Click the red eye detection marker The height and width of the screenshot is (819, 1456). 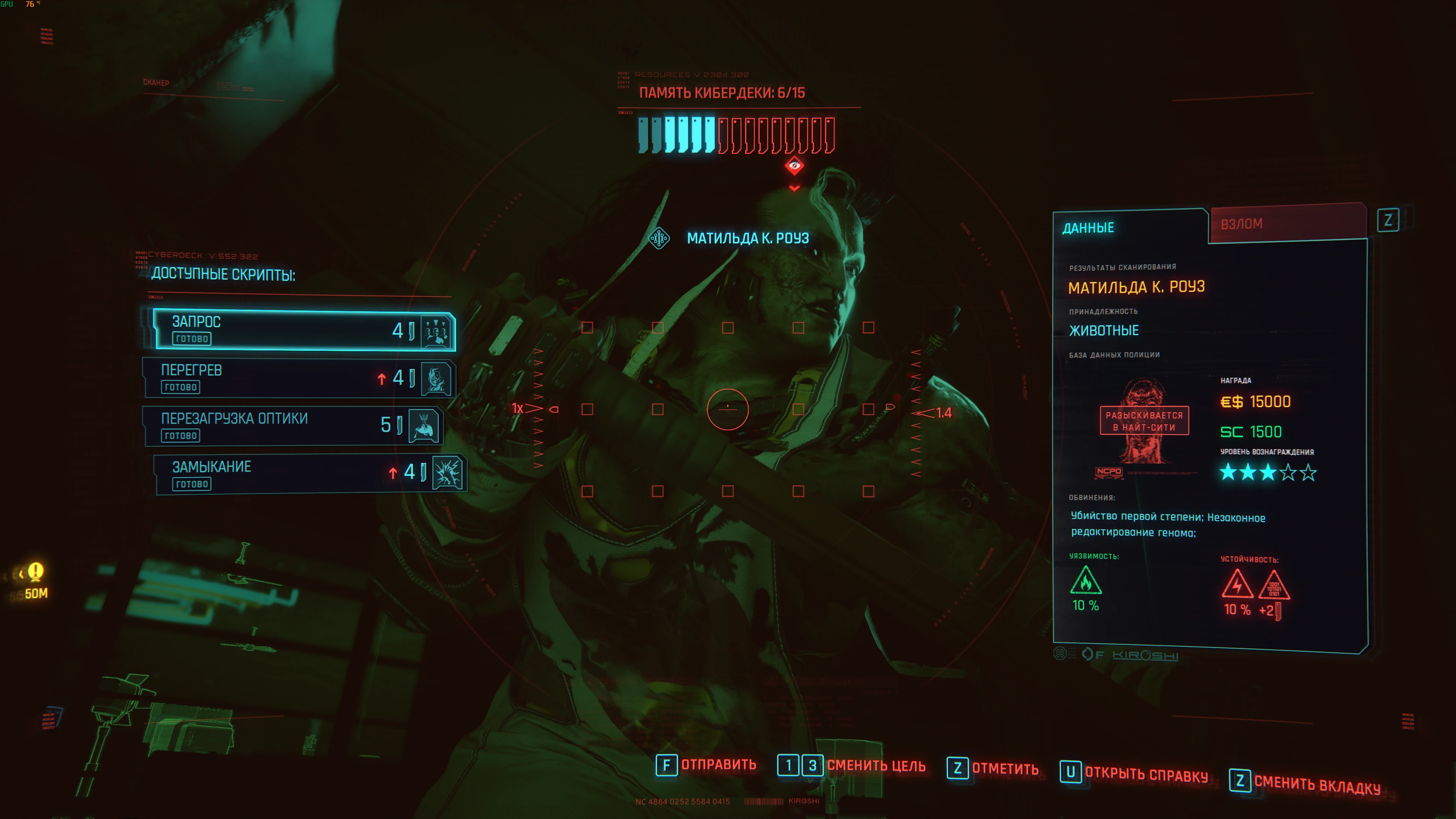point(794,166)
